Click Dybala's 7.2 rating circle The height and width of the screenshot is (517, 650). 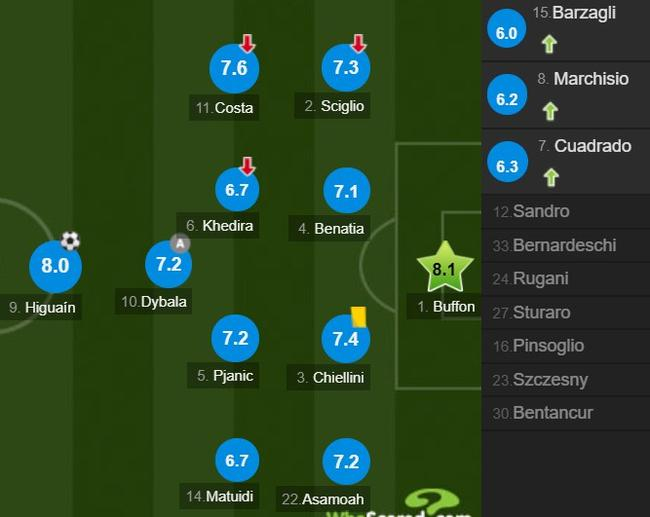169,264
